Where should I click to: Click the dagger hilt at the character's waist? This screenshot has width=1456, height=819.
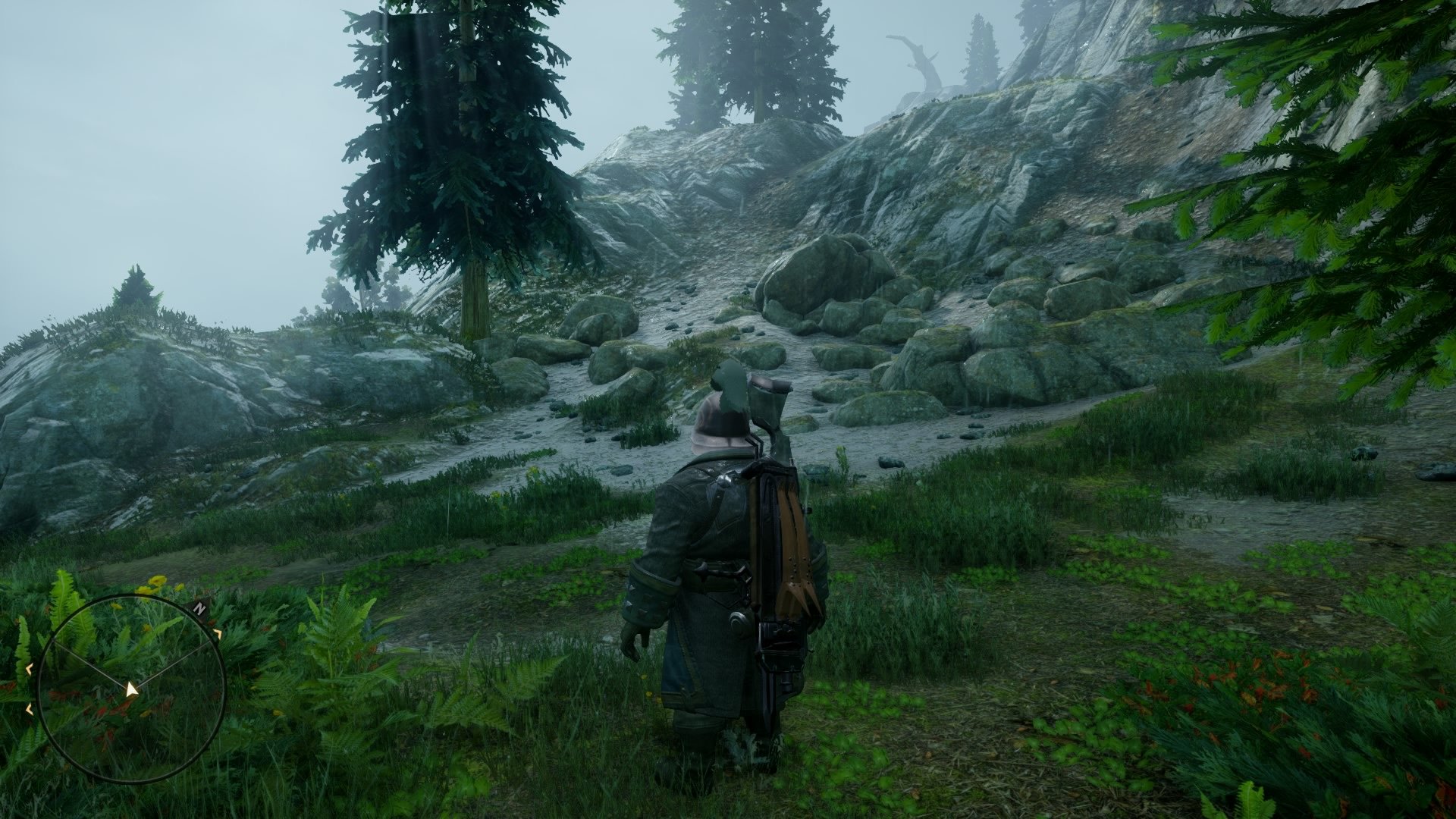[x=720, y=573]
